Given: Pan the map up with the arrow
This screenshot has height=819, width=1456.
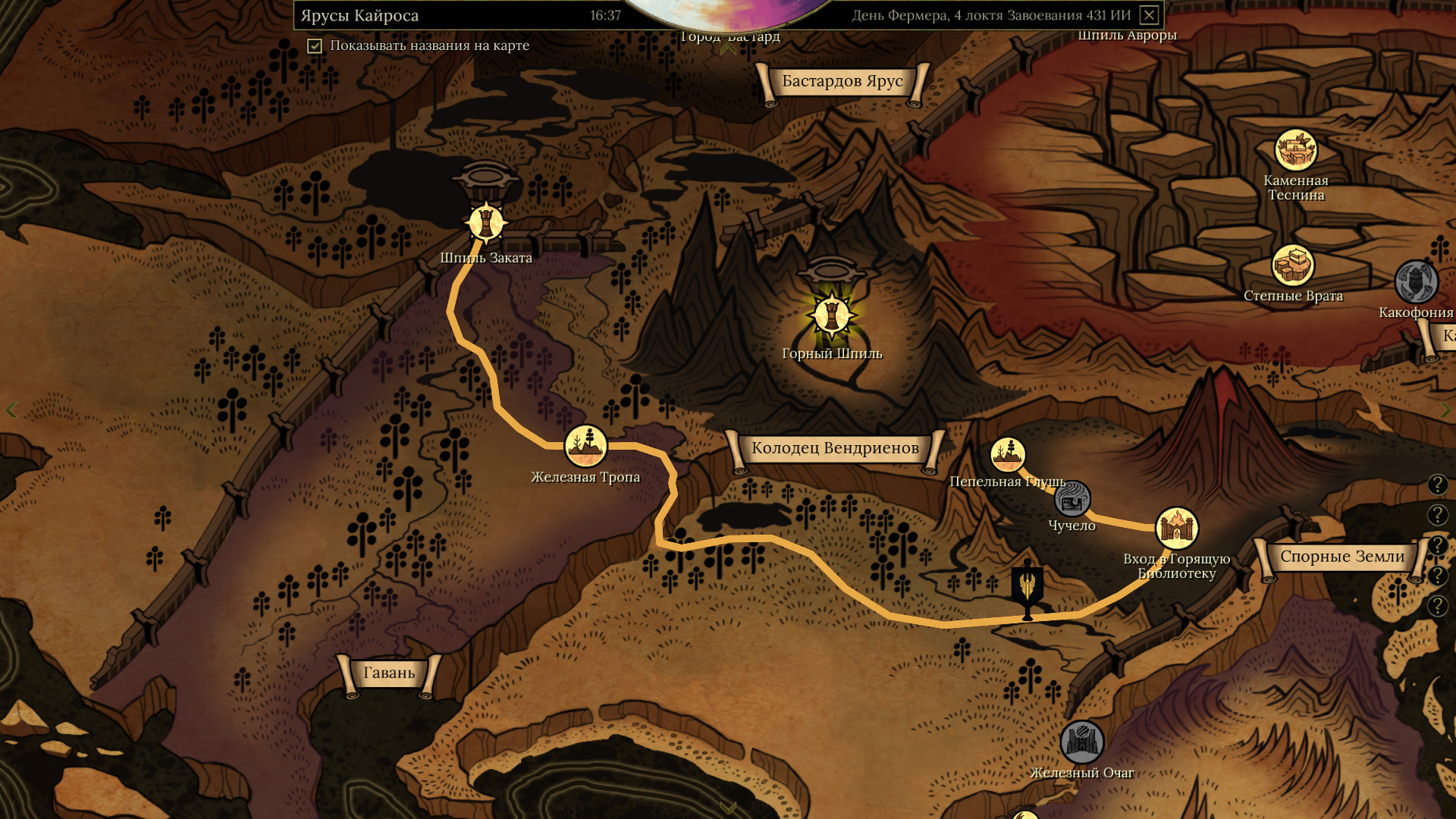Looking at the screenshot, I should point(728,50).
